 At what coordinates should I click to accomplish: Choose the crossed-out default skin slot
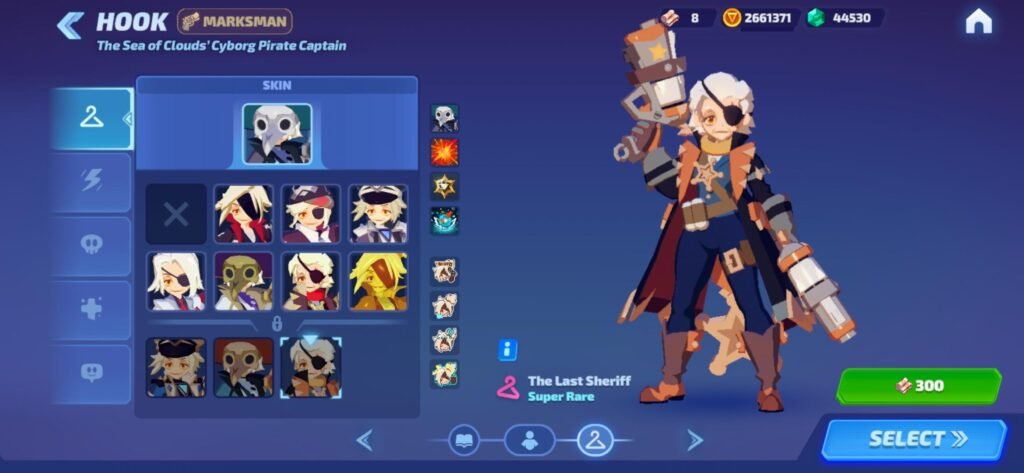(x=176, y=214)
